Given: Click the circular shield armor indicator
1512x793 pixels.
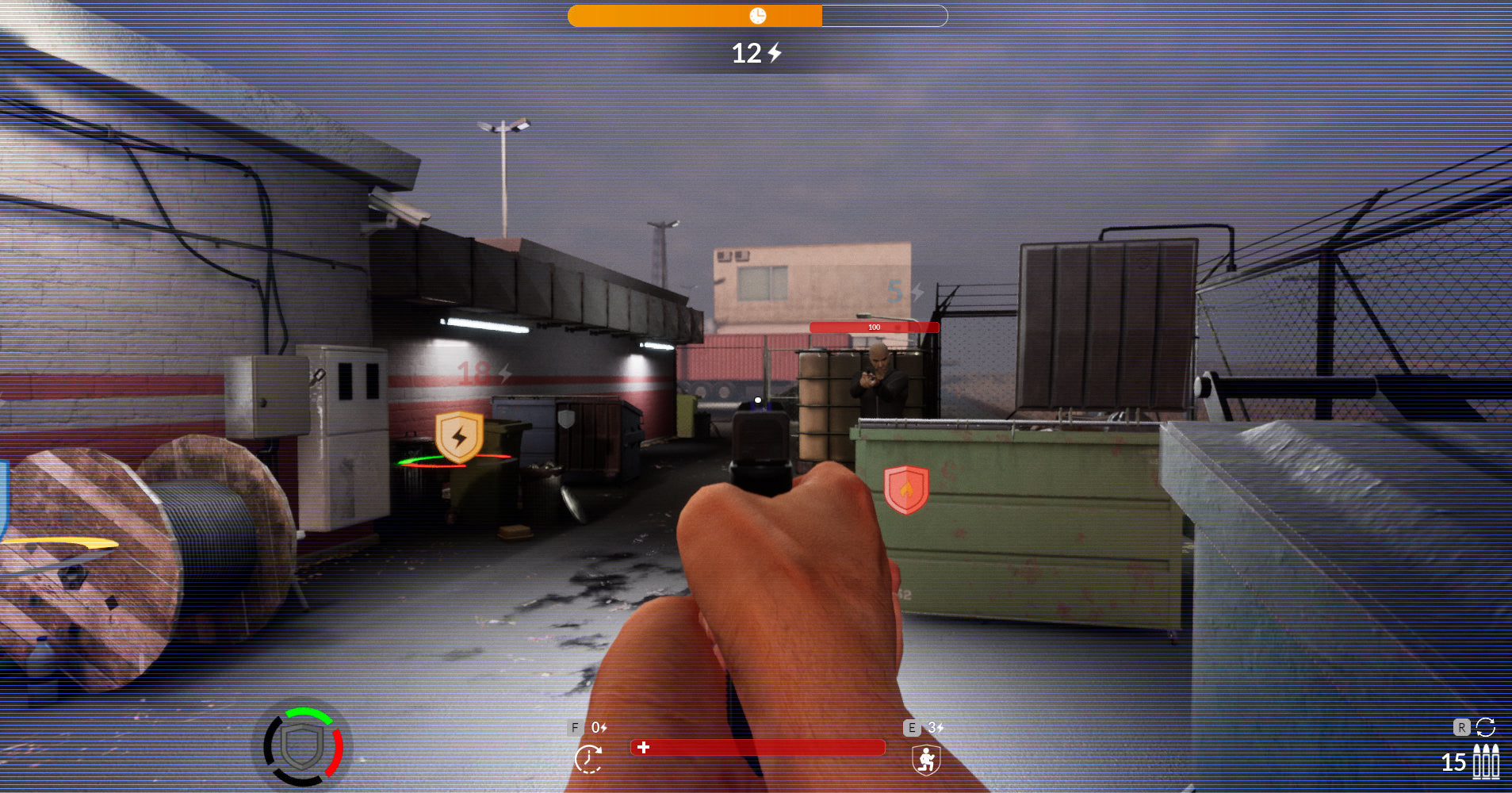Looking at the screenshot, I should 304,748.
